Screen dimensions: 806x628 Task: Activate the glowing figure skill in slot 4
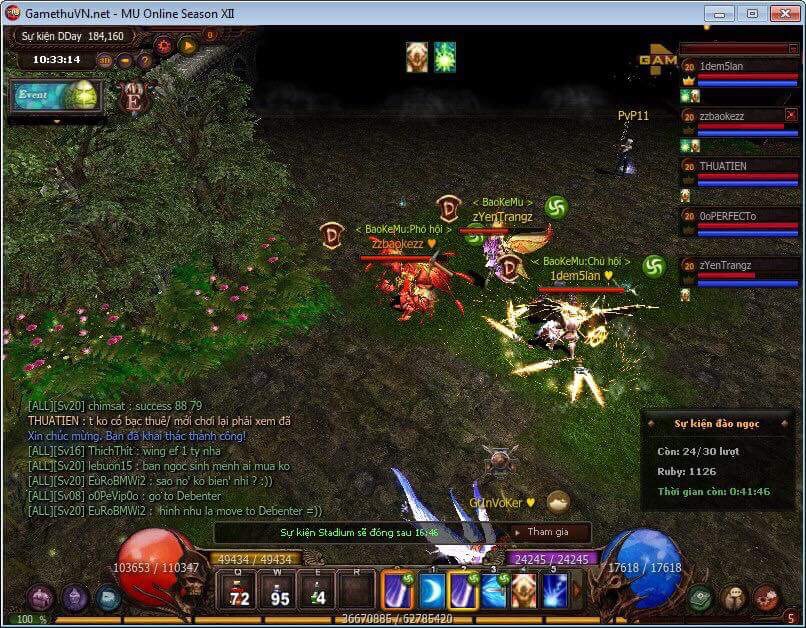pyautogui.click(x=523, y=591)
